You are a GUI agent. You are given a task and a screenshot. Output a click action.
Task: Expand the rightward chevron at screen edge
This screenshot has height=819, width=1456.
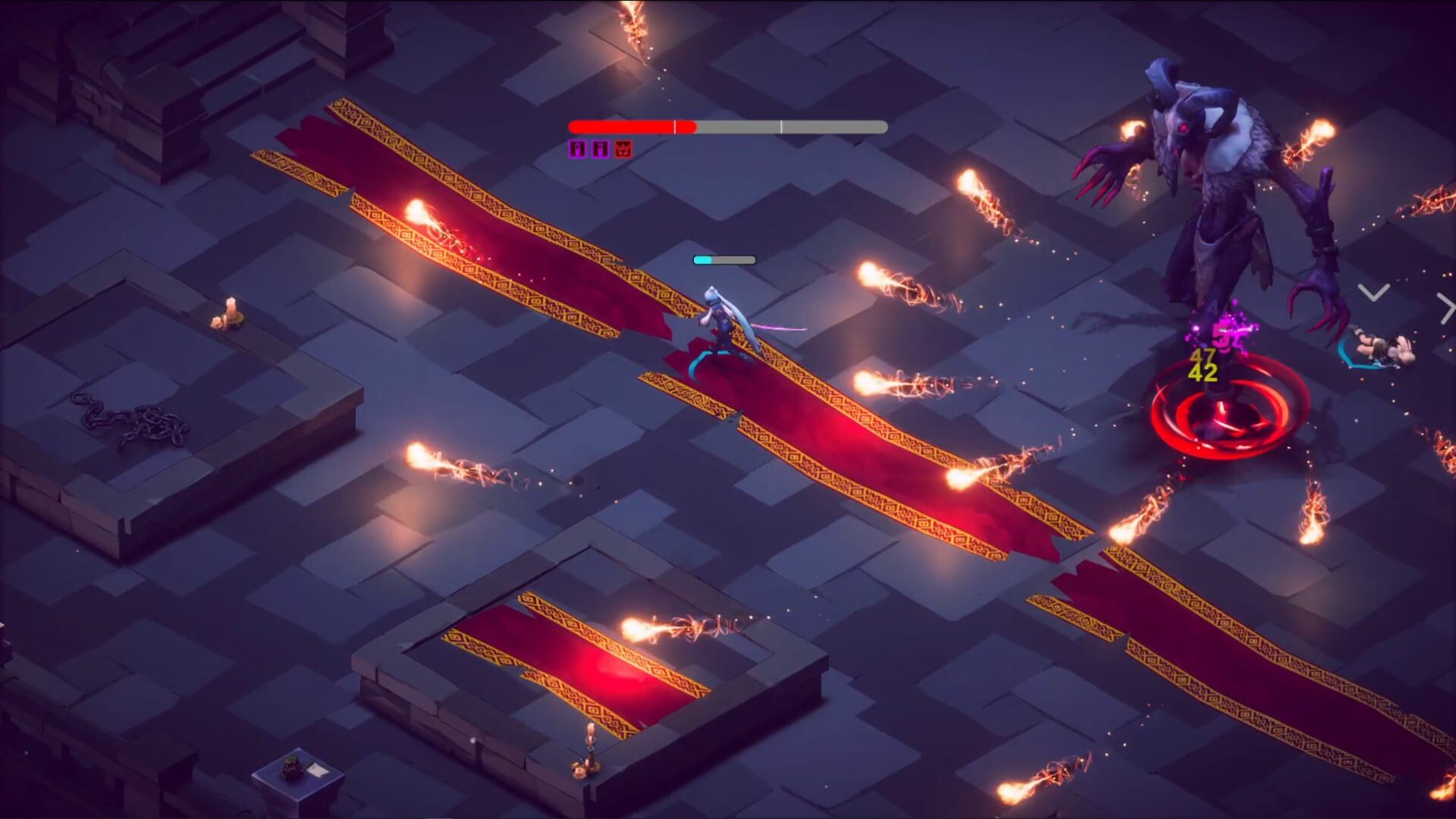[1445, 307]
